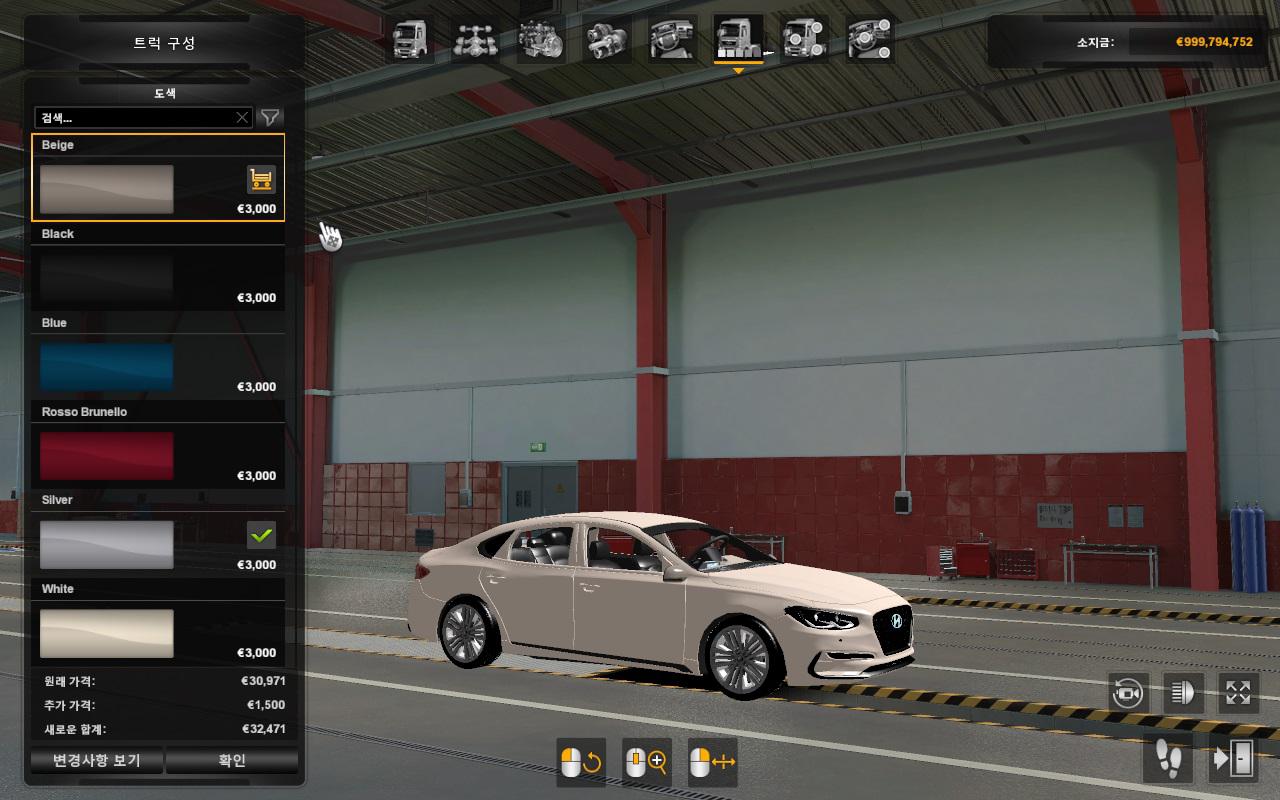Viewport: 1280px width, 800px height.
Task: Pick the Blue paint option
Action: click(107, 367)
